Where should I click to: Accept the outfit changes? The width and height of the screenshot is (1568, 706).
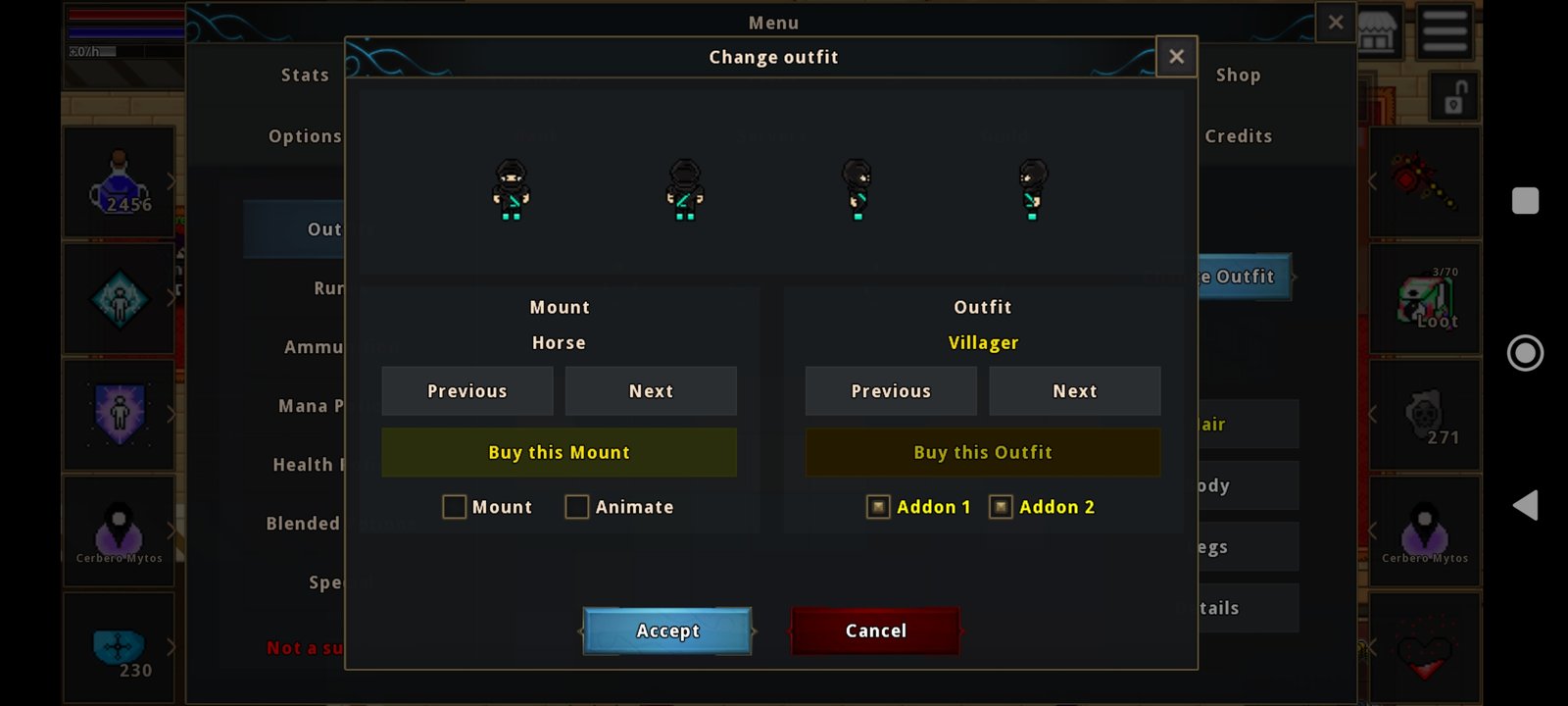click(667, 630)
